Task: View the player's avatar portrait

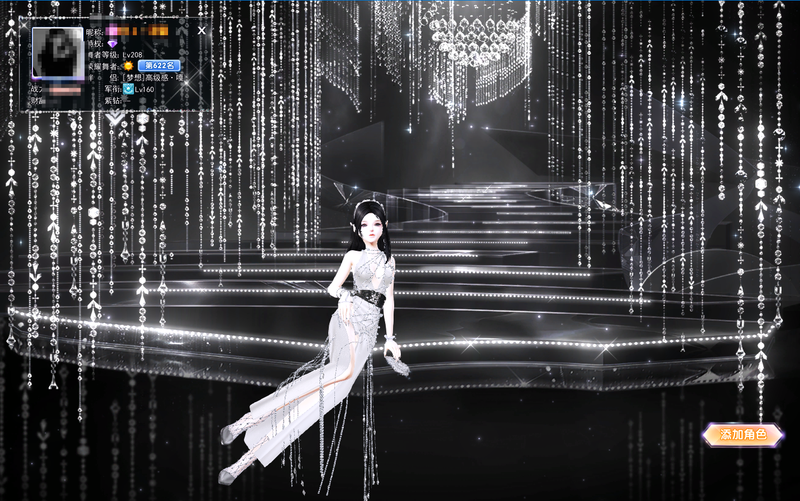Action: [56, 53]
